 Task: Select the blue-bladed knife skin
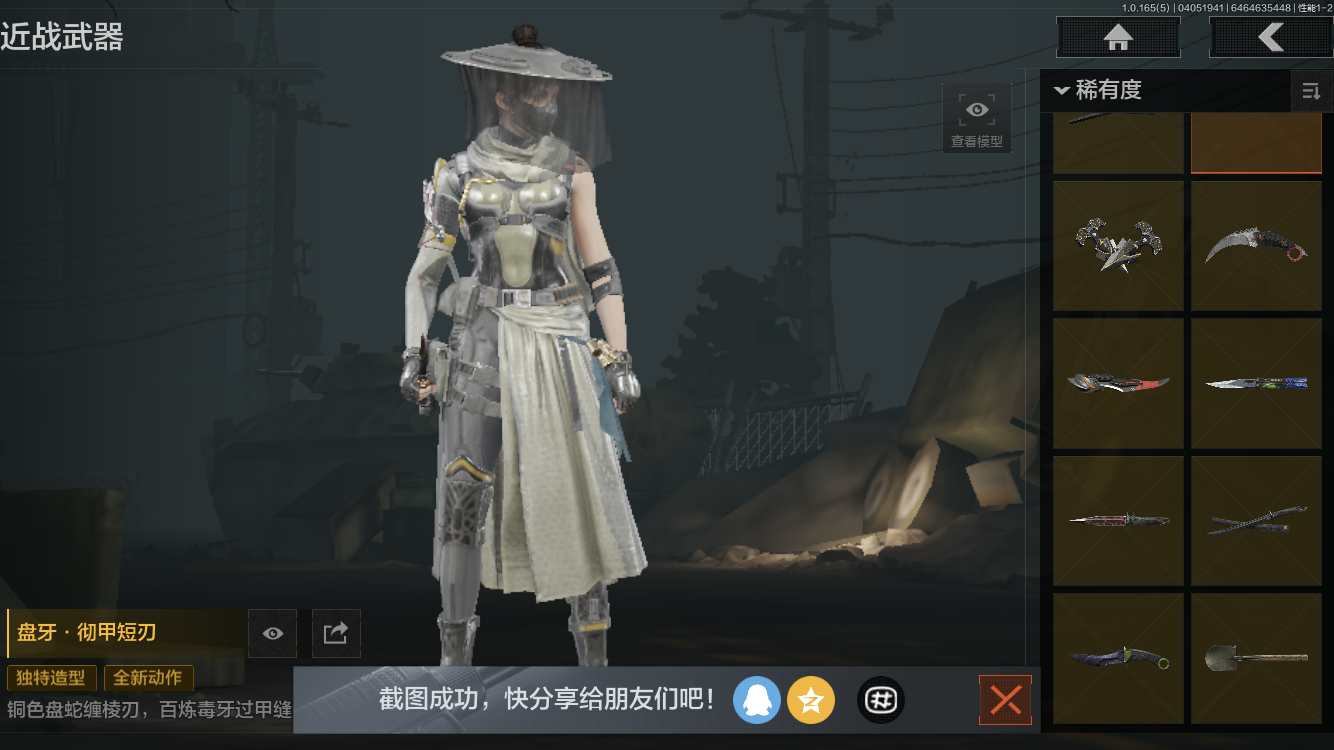[1256, 382]
